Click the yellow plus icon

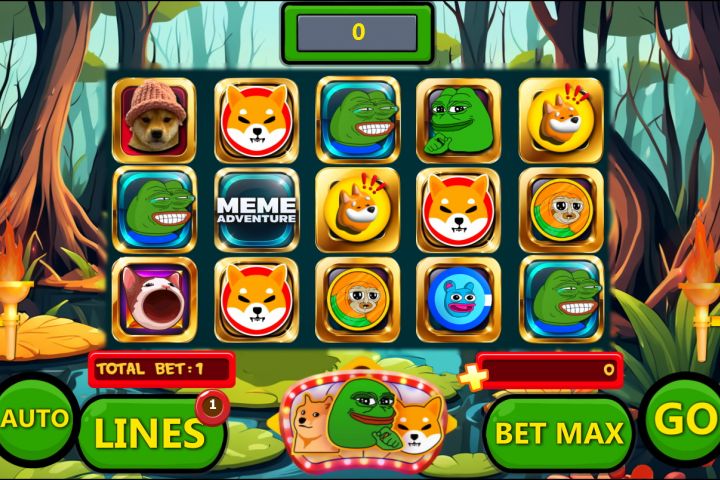click(x=473, y=376)
